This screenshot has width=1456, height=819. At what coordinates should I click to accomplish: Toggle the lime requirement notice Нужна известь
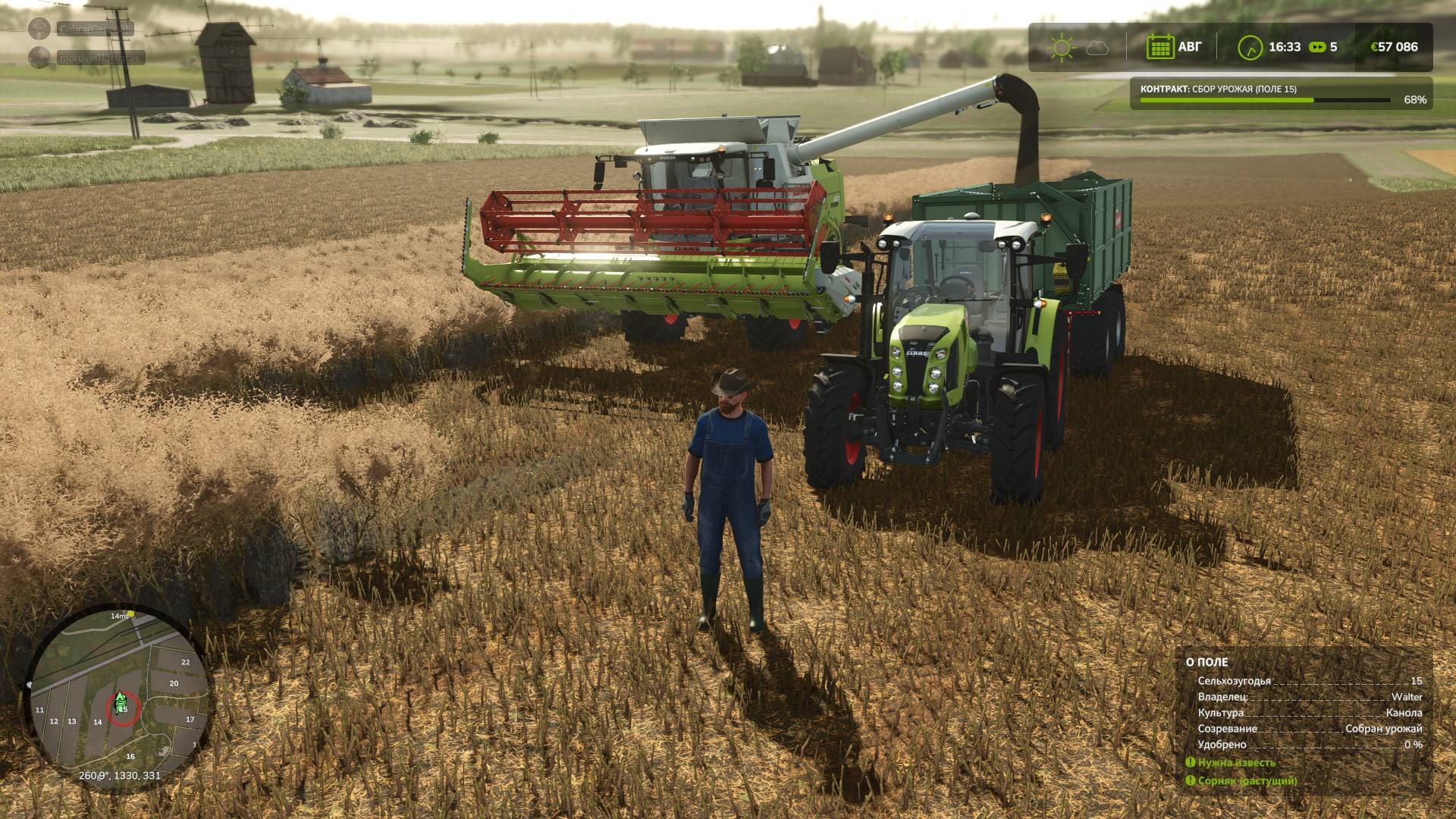point(1237,763)
